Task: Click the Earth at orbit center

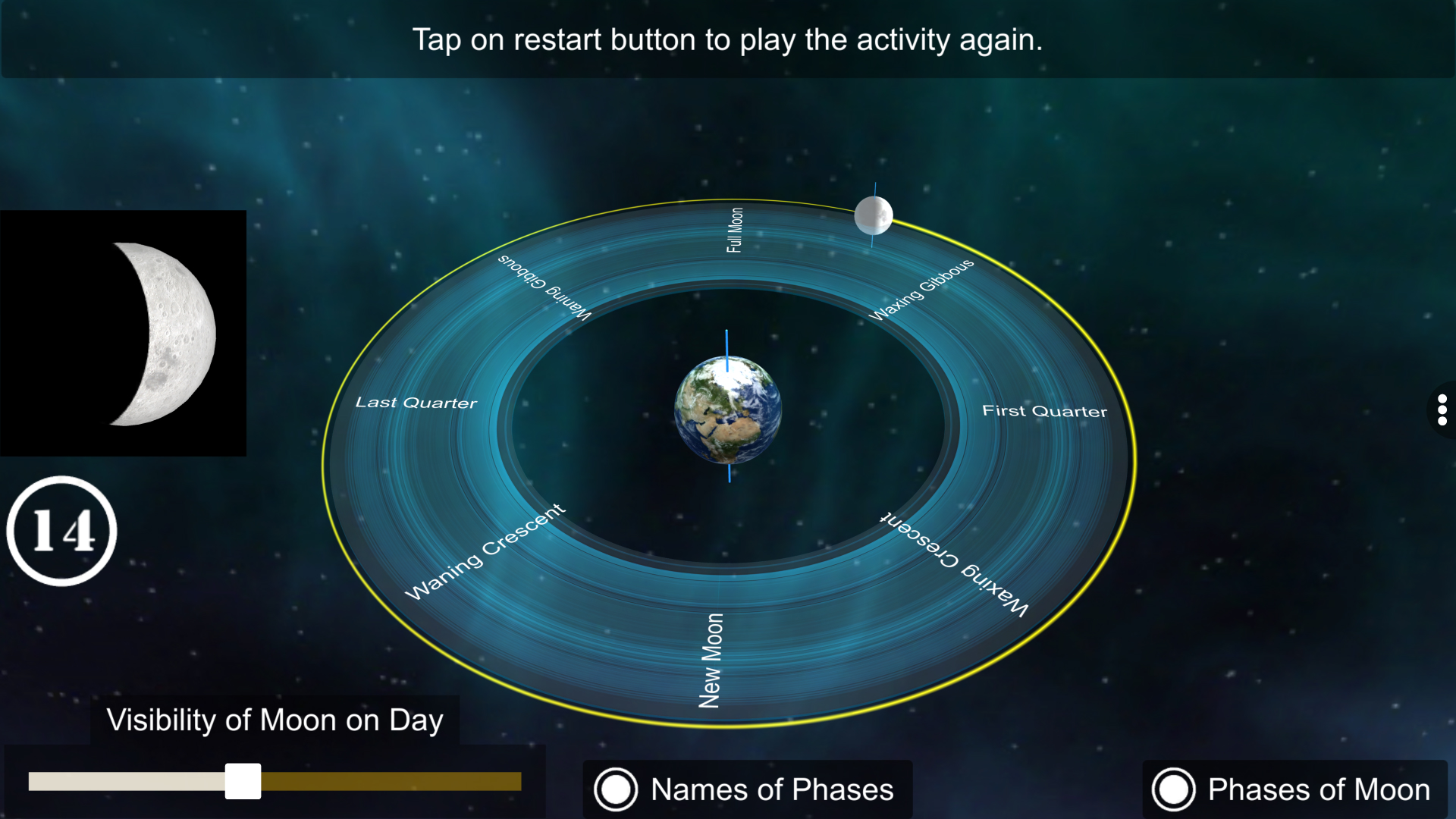Action: [727, 409]
